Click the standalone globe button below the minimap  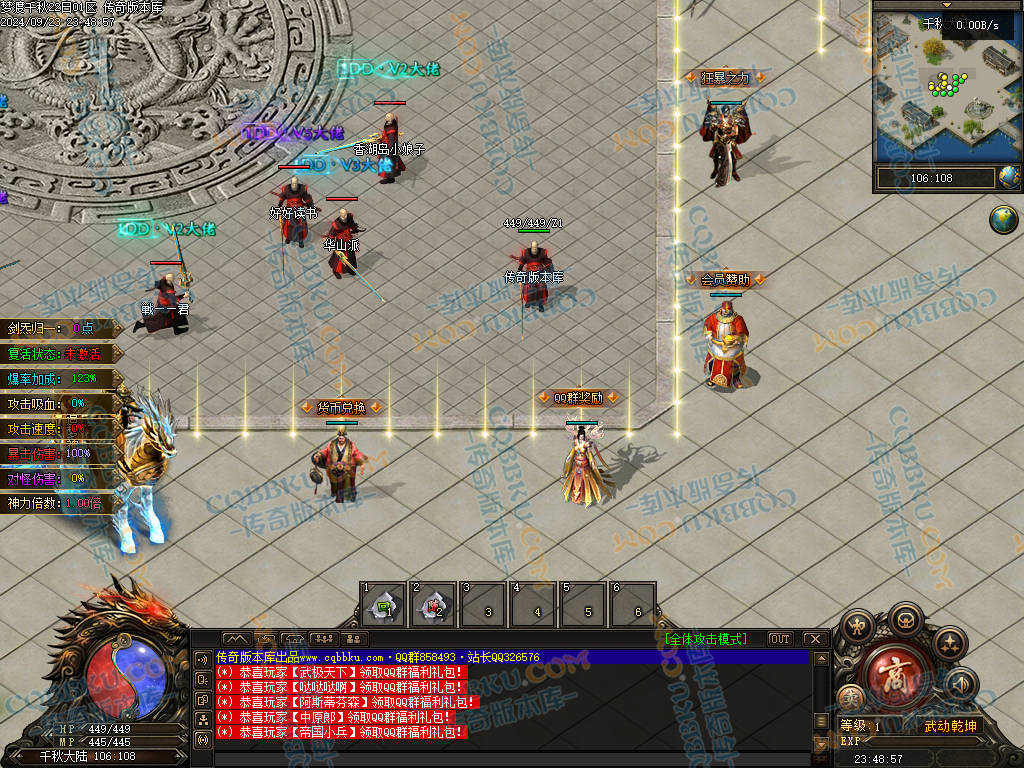(1003, 220)
